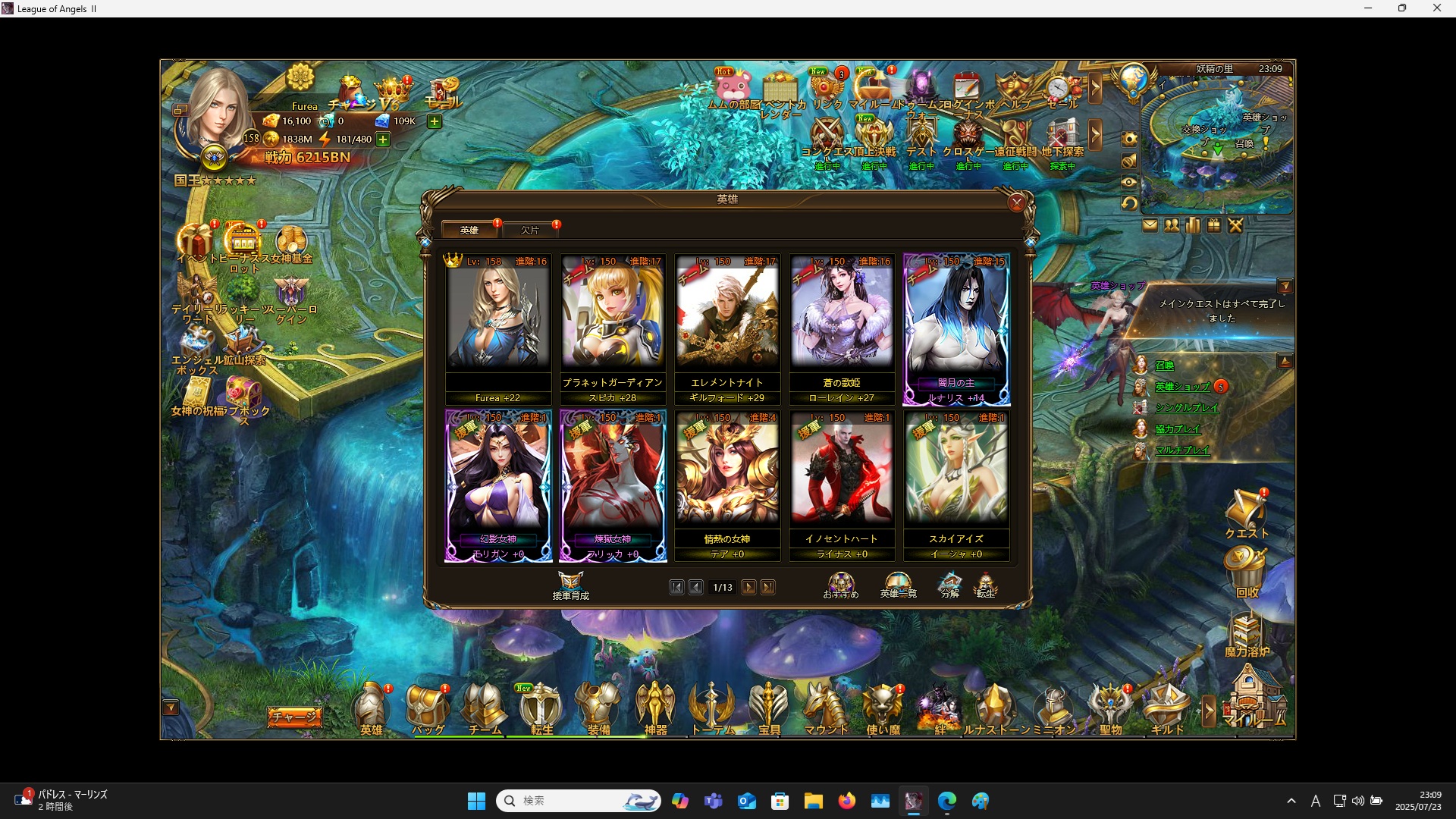Open the シングルプレイ link on the right
The height and width of the screenshot is (819, 1456).
[x=1188, y=407]
